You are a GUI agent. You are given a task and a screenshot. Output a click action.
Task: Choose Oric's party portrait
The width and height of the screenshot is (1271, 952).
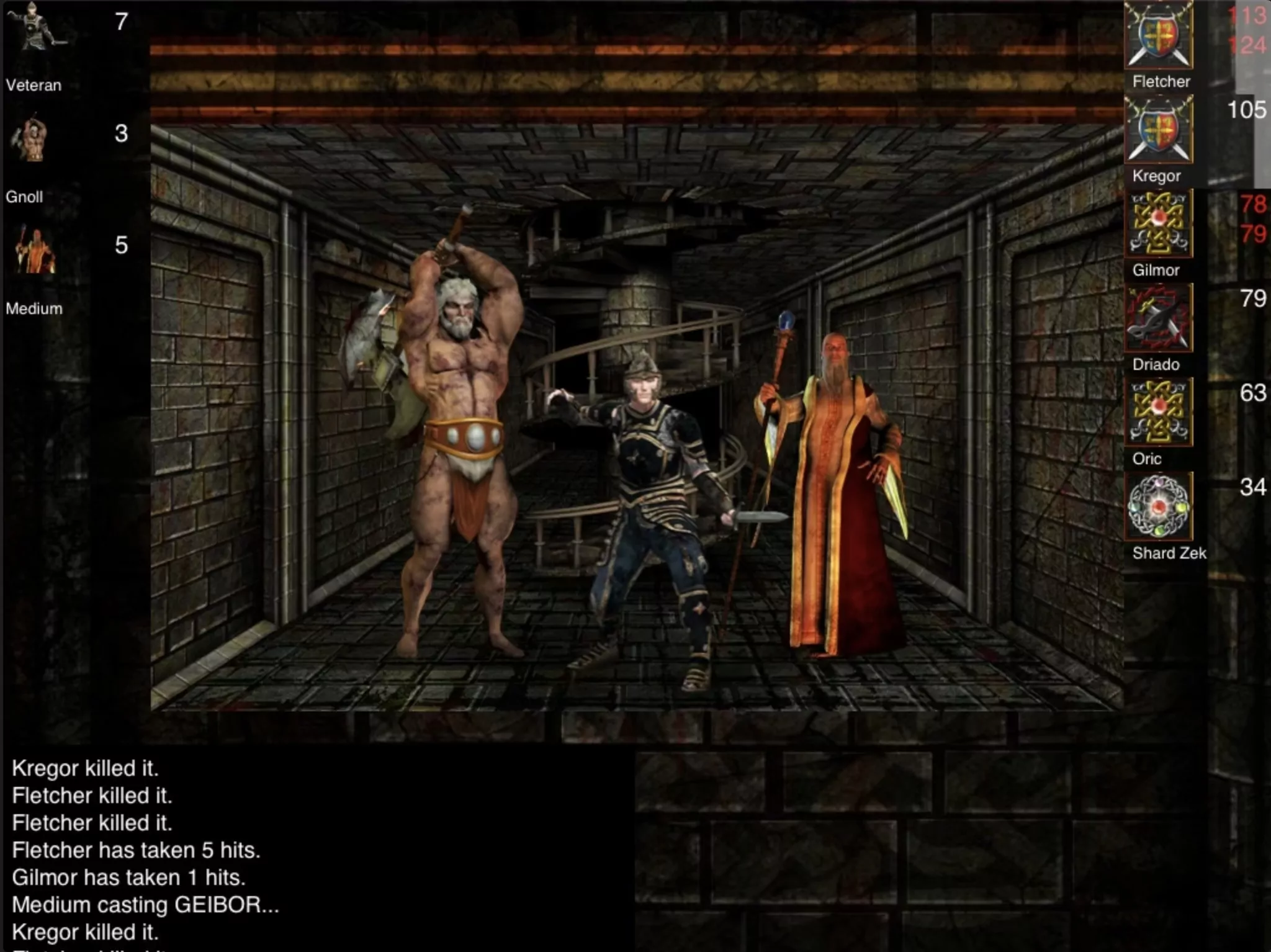click(x=1158, y=413)
